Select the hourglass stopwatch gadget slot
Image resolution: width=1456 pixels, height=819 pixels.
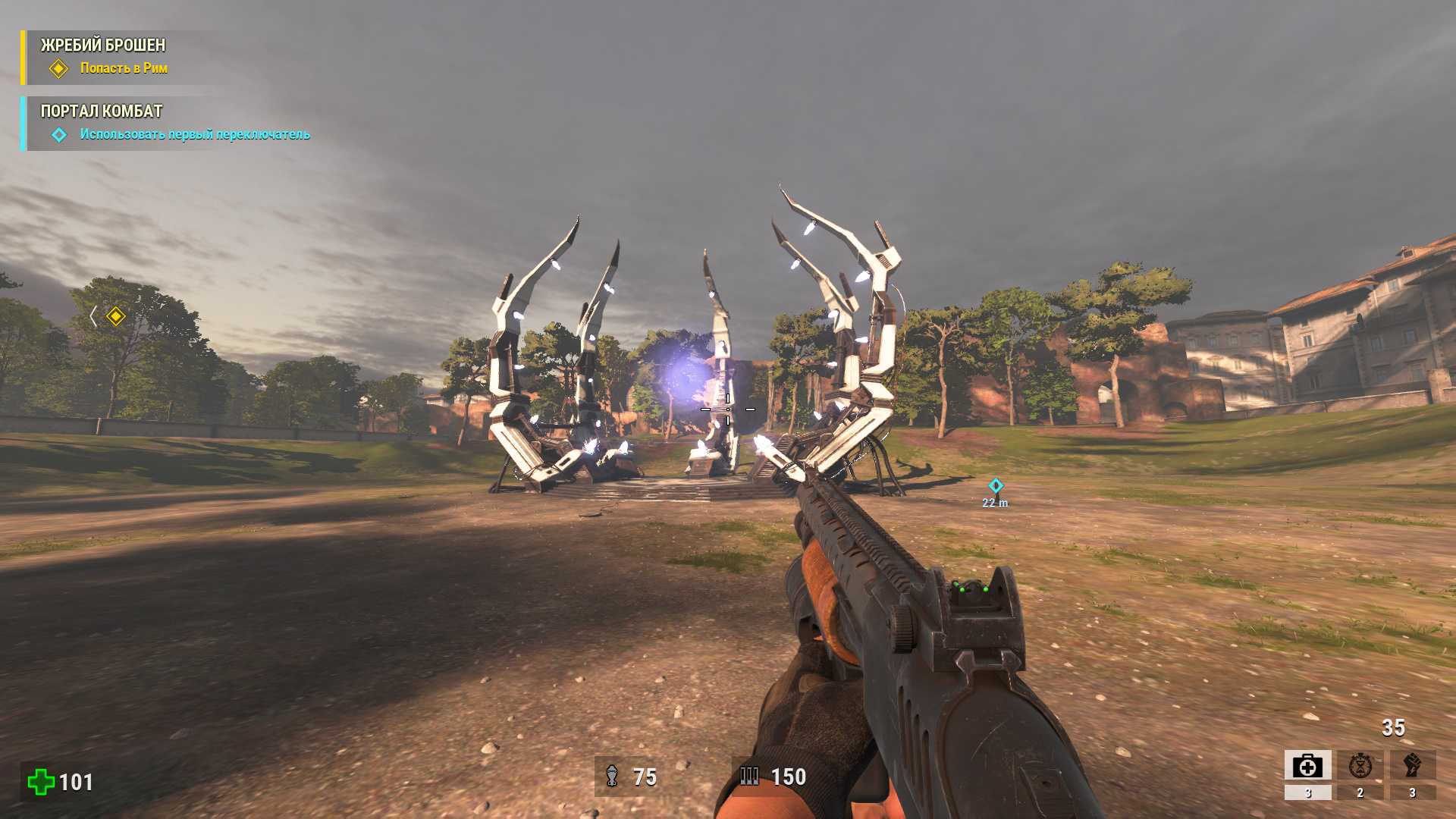[1360, 766]
